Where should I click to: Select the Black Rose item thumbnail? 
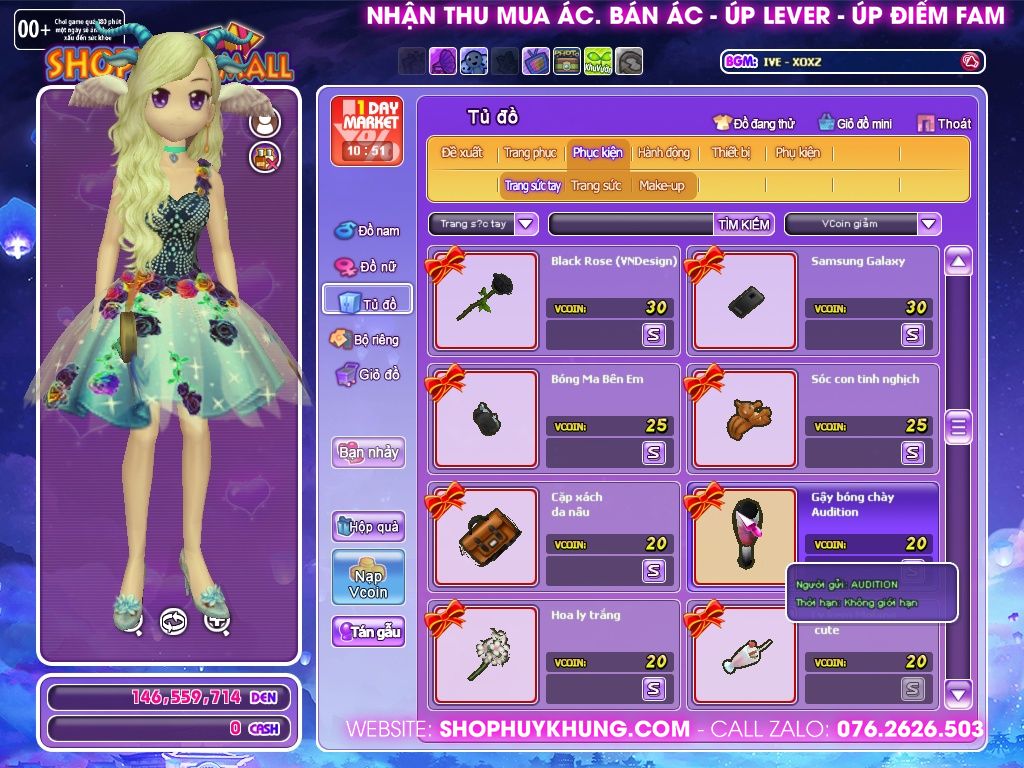click(x=487, y=300)
